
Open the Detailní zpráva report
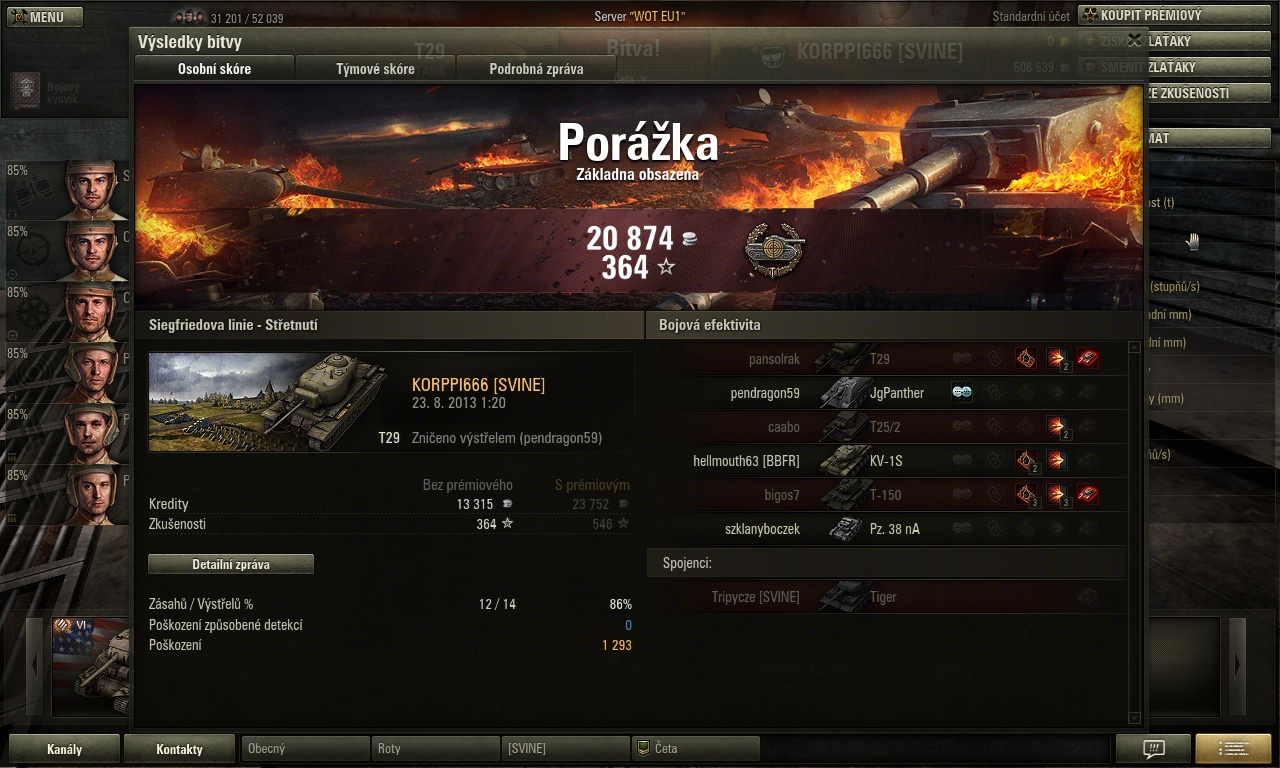tap(231, 564)
